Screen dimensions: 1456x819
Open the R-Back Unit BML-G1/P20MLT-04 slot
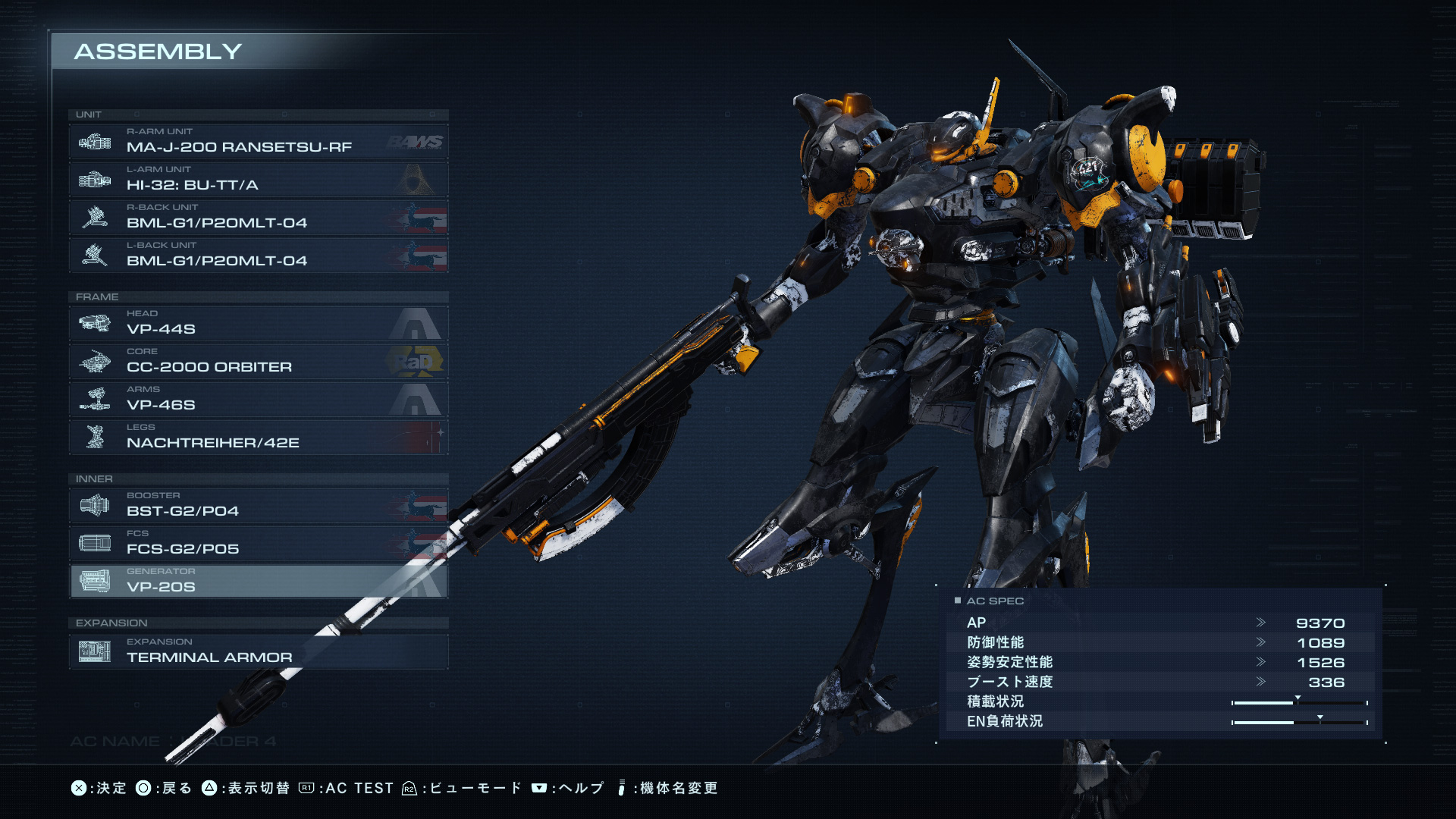[258, 218]
